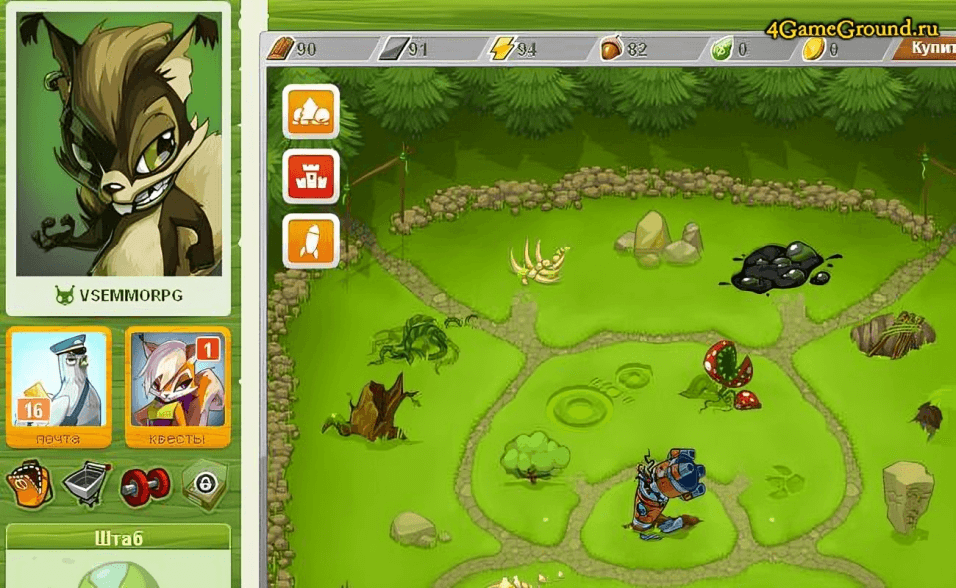Open the Почта mail panel

coord(57,386)
